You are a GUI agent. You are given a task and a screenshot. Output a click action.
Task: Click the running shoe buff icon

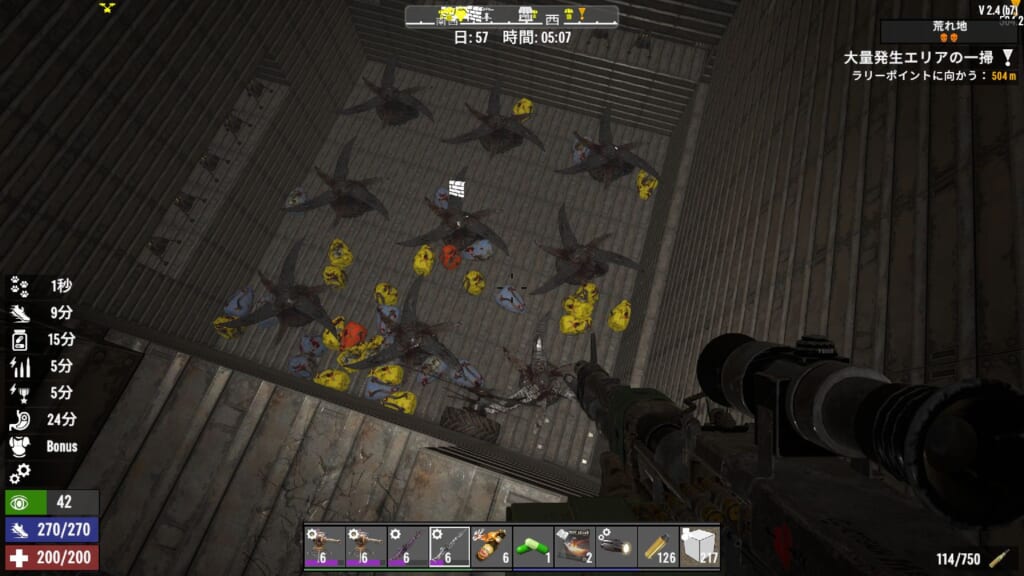(x=20, y=313)
